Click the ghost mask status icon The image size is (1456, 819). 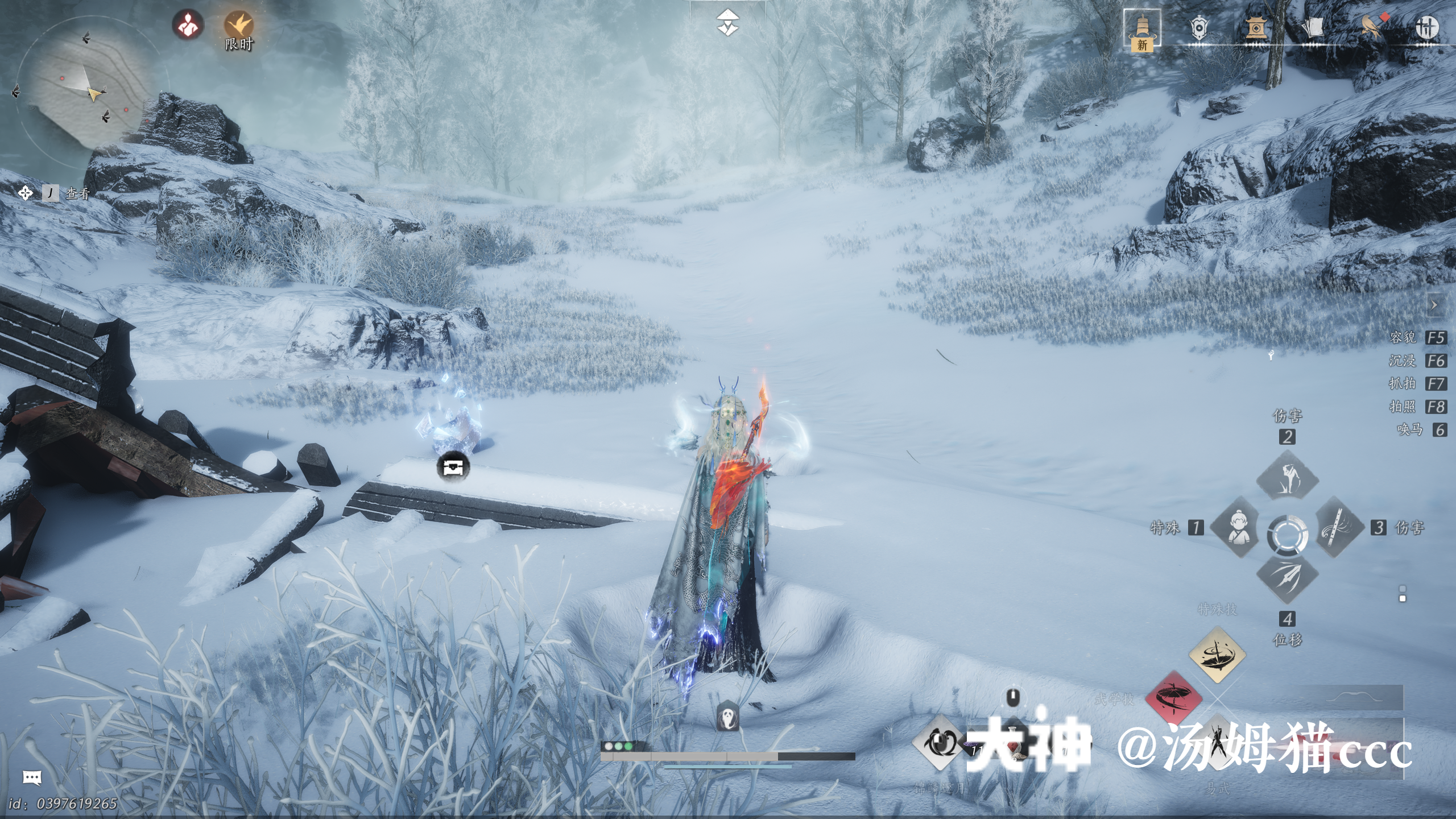728,716
